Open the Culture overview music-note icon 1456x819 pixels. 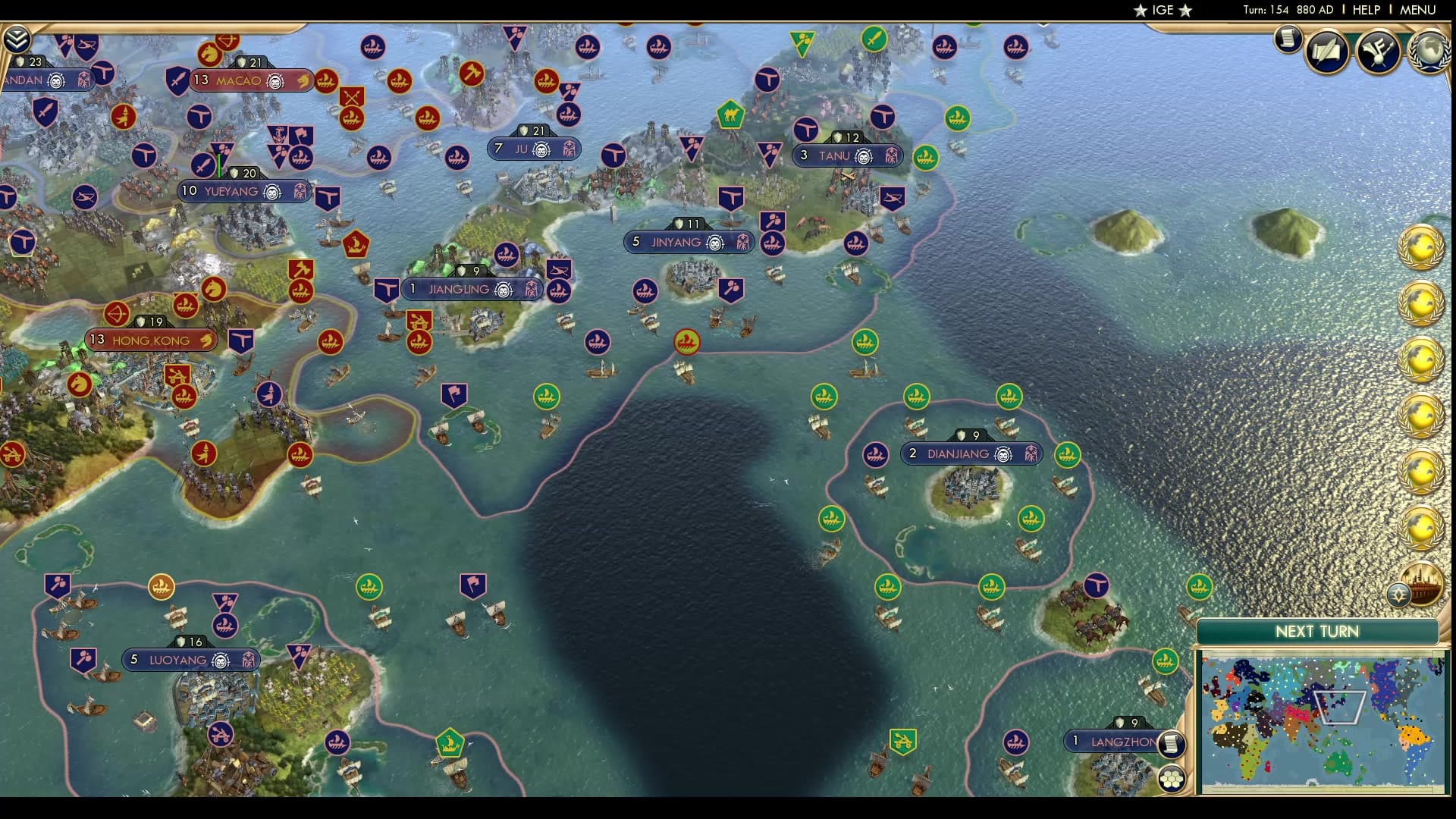1377,50
